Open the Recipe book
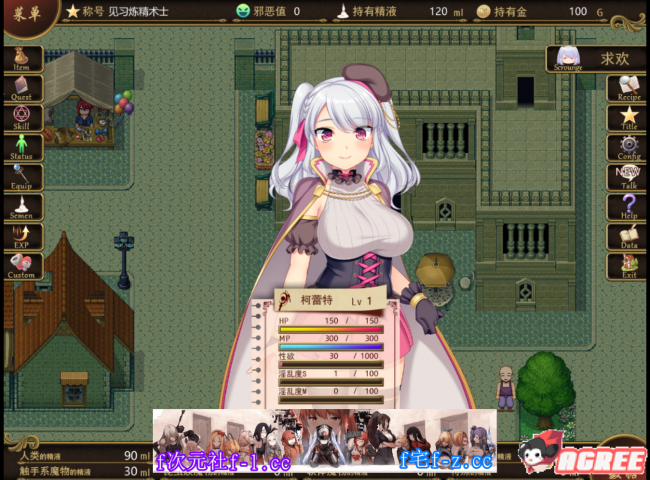The image size is (650, 480). [628, 90]
